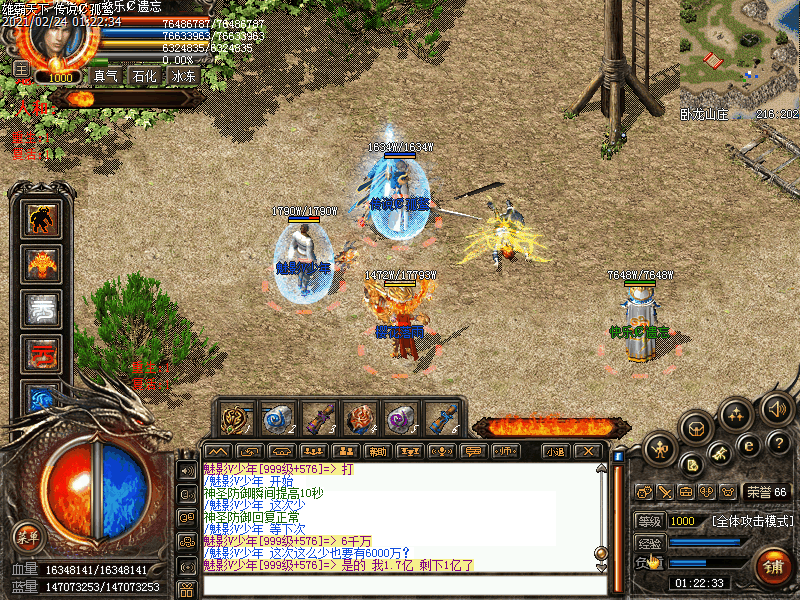This screenshot has width=800, height=600.
Task: Click the round 铺 shop button
Action: 773,565
